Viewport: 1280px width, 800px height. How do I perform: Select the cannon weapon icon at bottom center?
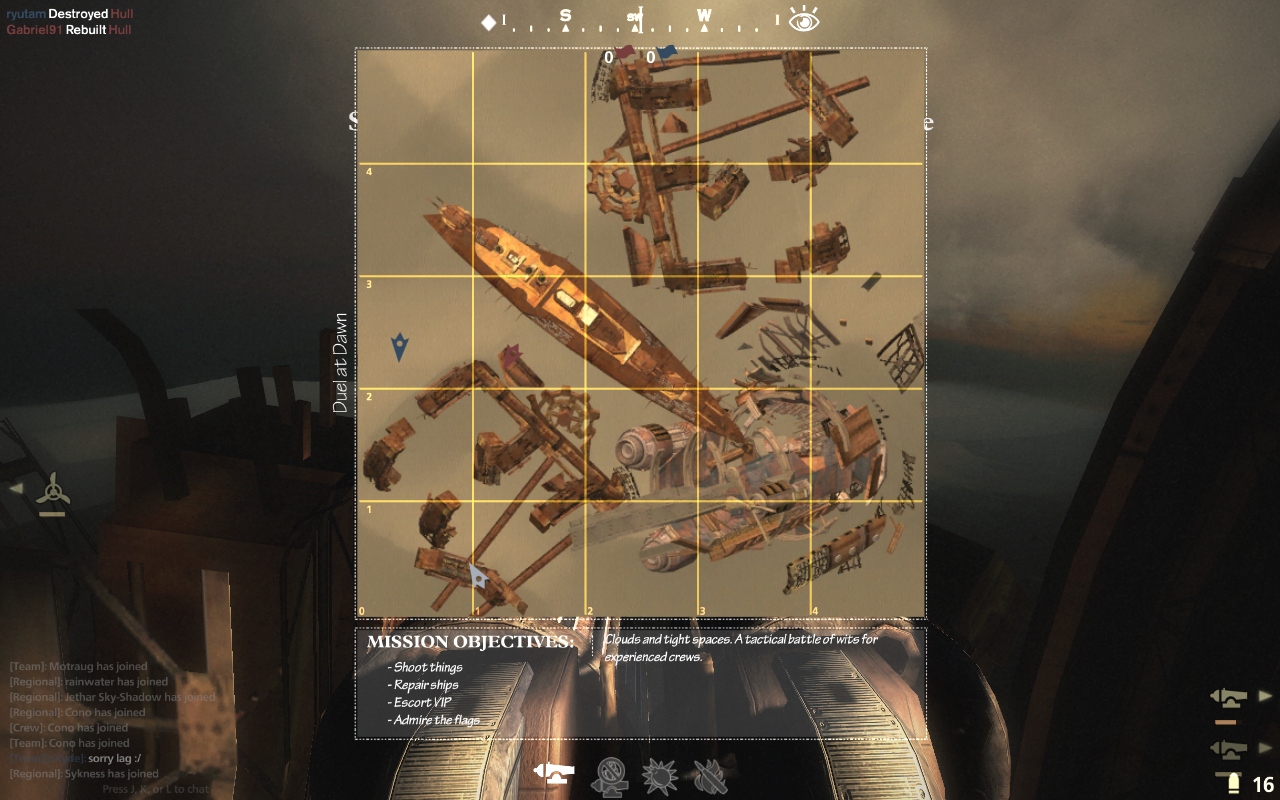(554, 773)
